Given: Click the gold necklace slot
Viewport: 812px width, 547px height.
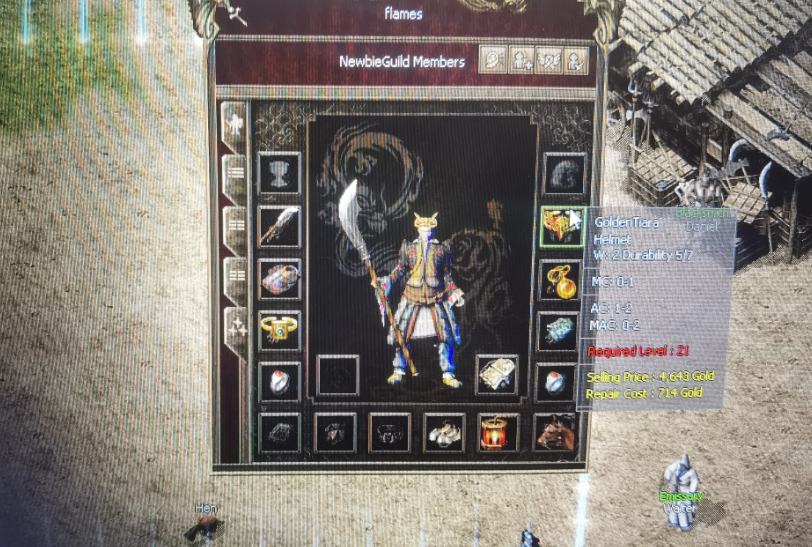Looking at the screenshot, I should [562, 281].
